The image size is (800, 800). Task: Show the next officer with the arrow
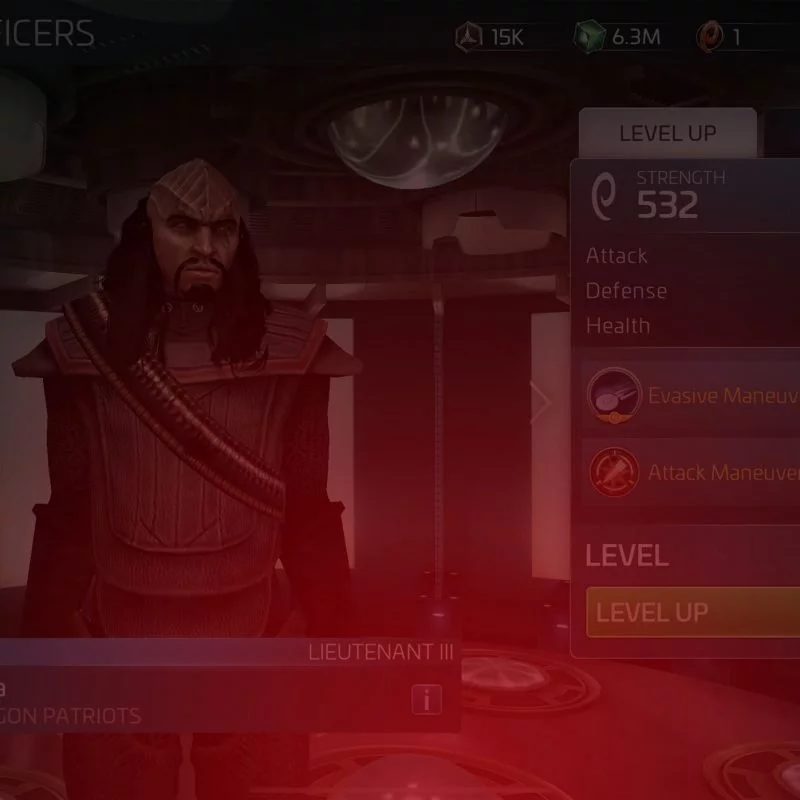tap(541, 403)
